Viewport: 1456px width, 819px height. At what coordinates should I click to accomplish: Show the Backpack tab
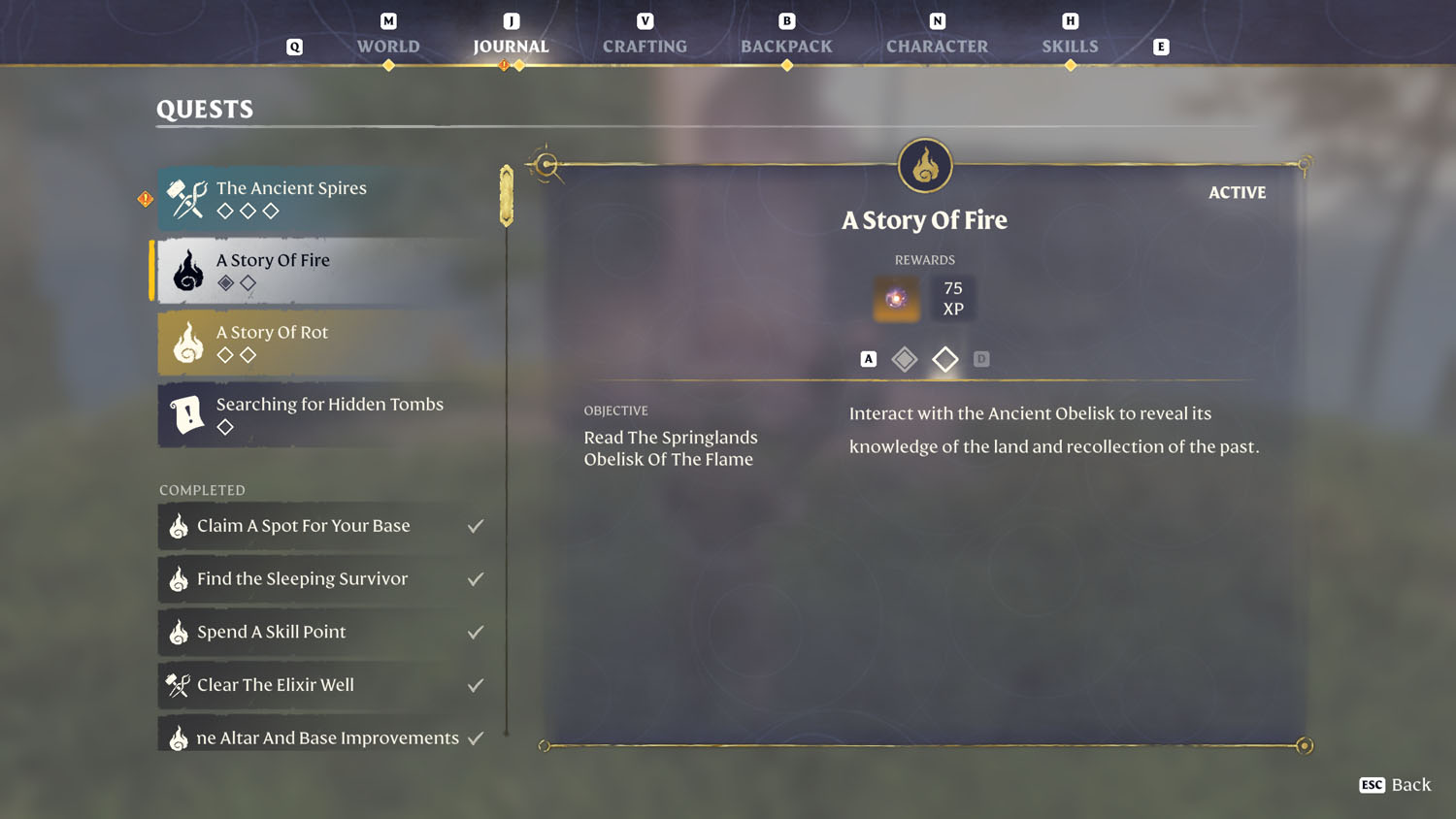coord(786,46)
